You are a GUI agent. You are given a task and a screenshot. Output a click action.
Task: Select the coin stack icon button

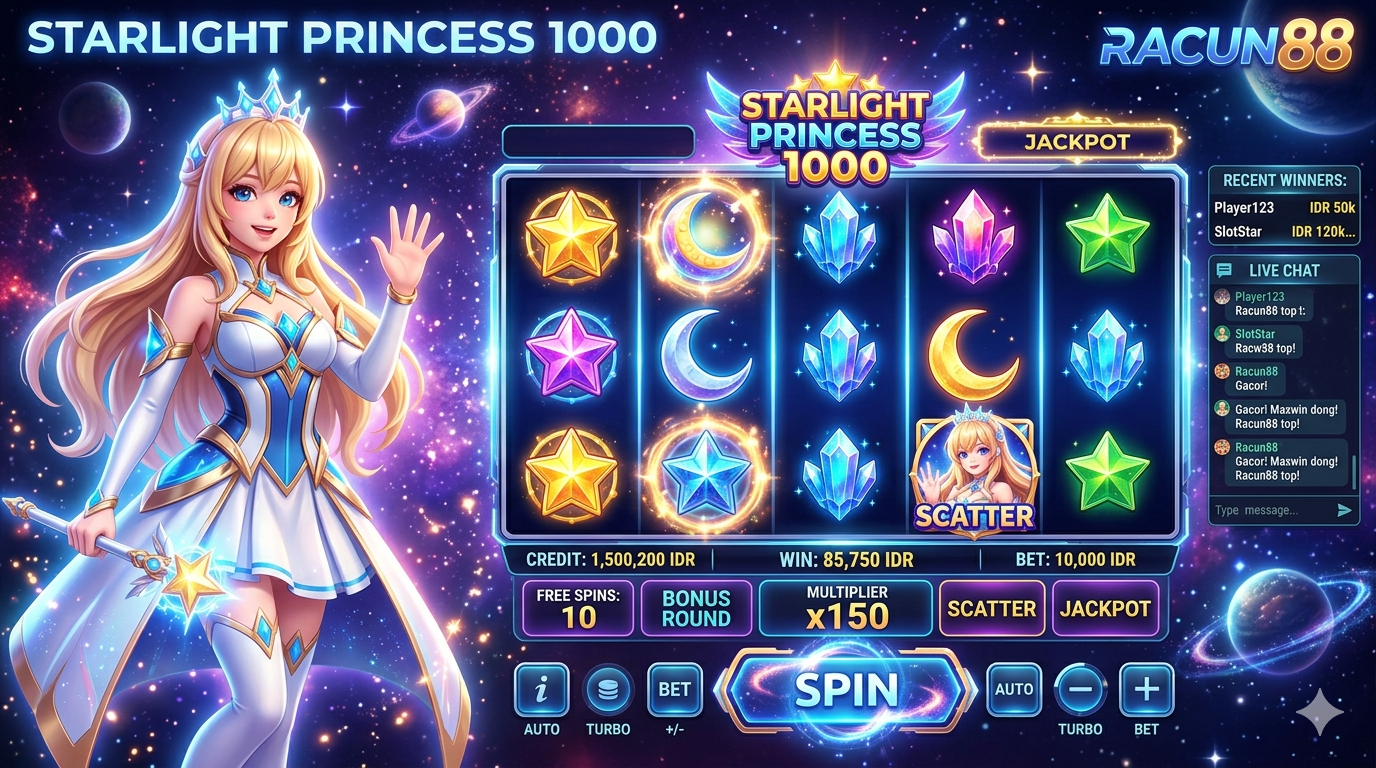(x=608, y=689)
